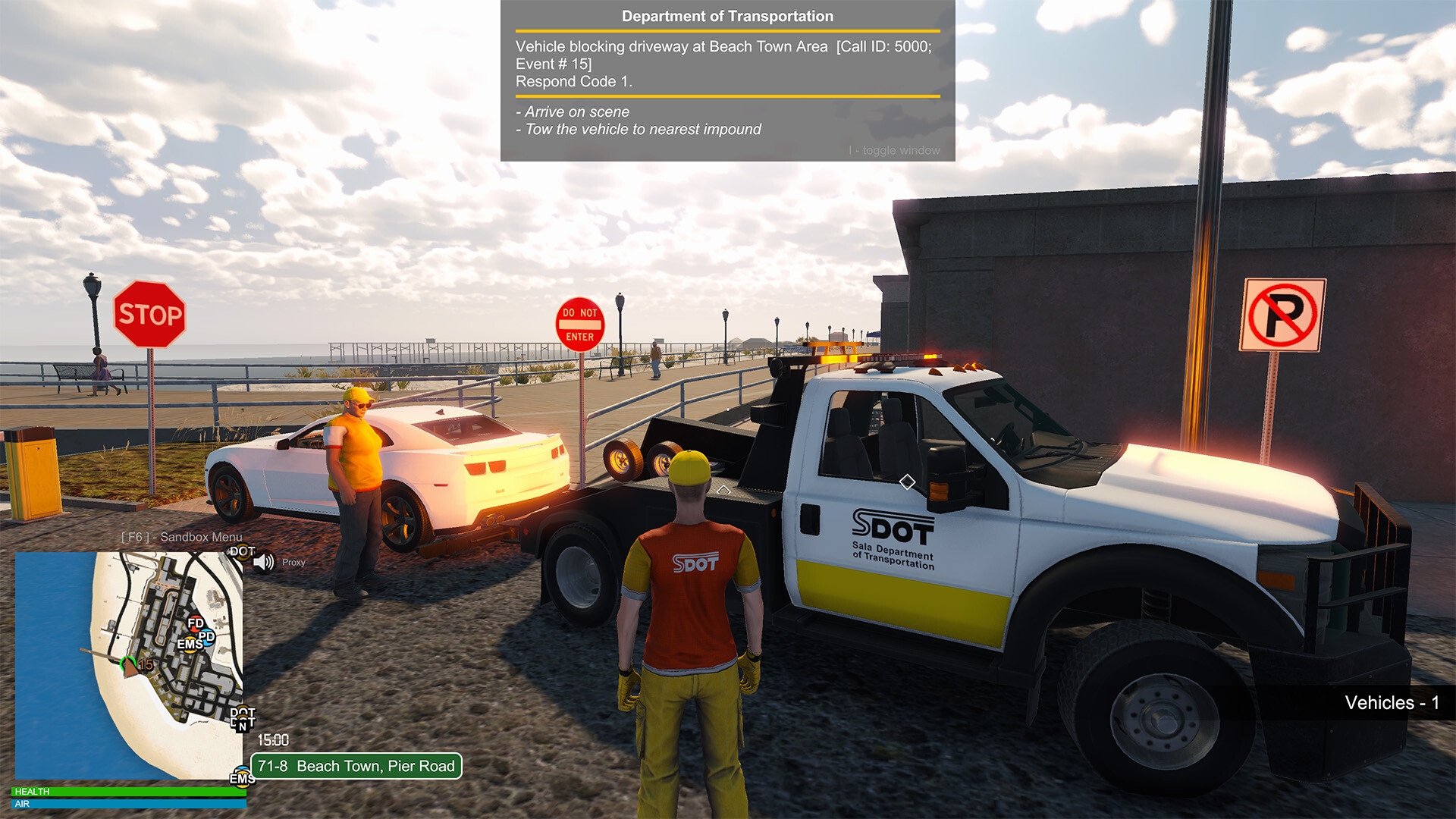
Task: Select the FD marker on the minimap
Action: point(196,623)
